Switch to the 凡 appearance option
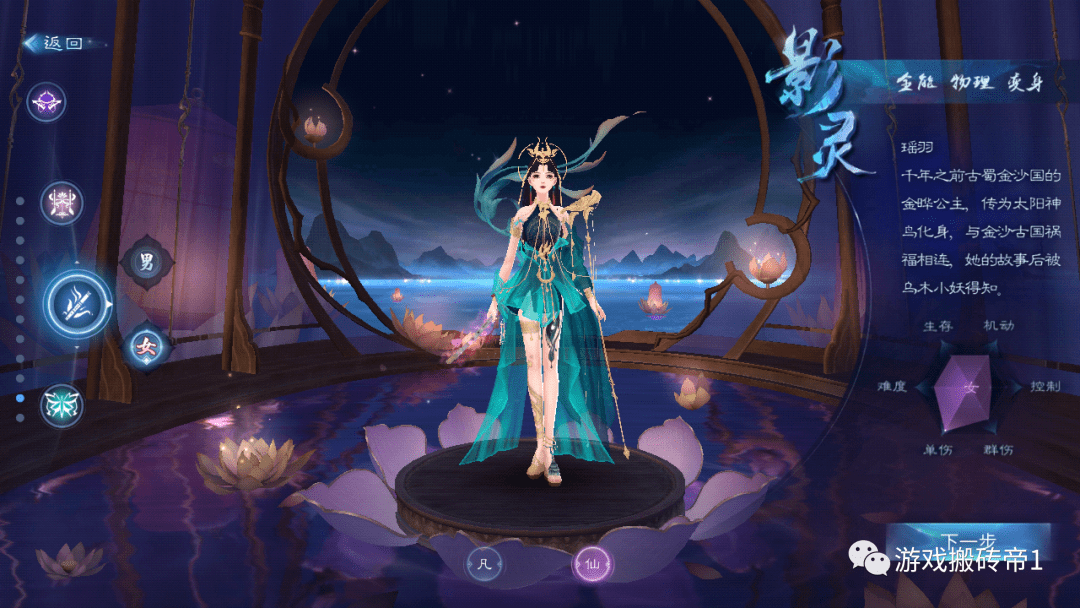The image size is (1080, 608). (x=485, y=564)
